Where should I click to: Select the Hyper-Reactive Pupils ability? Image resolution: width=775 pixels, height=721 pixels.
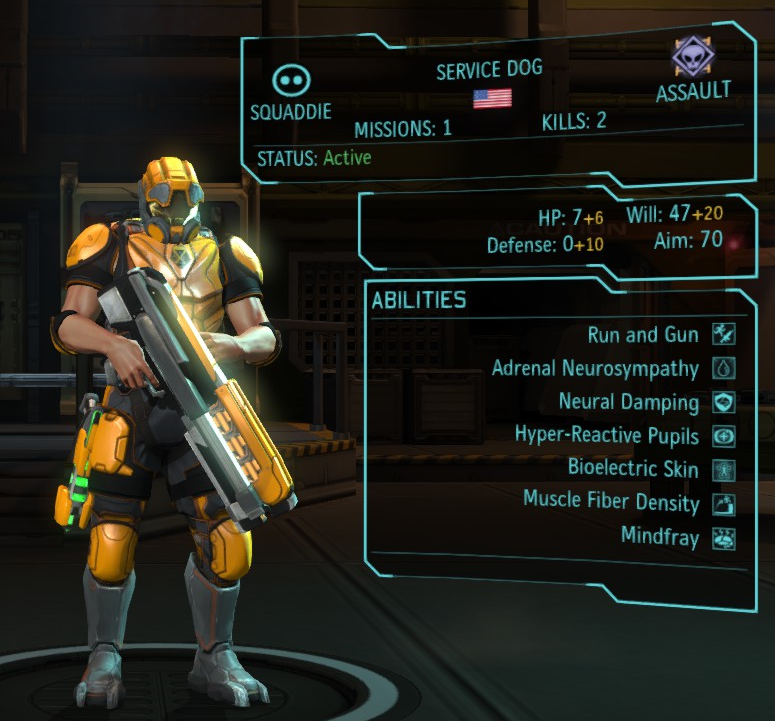[x=606, y=435]
